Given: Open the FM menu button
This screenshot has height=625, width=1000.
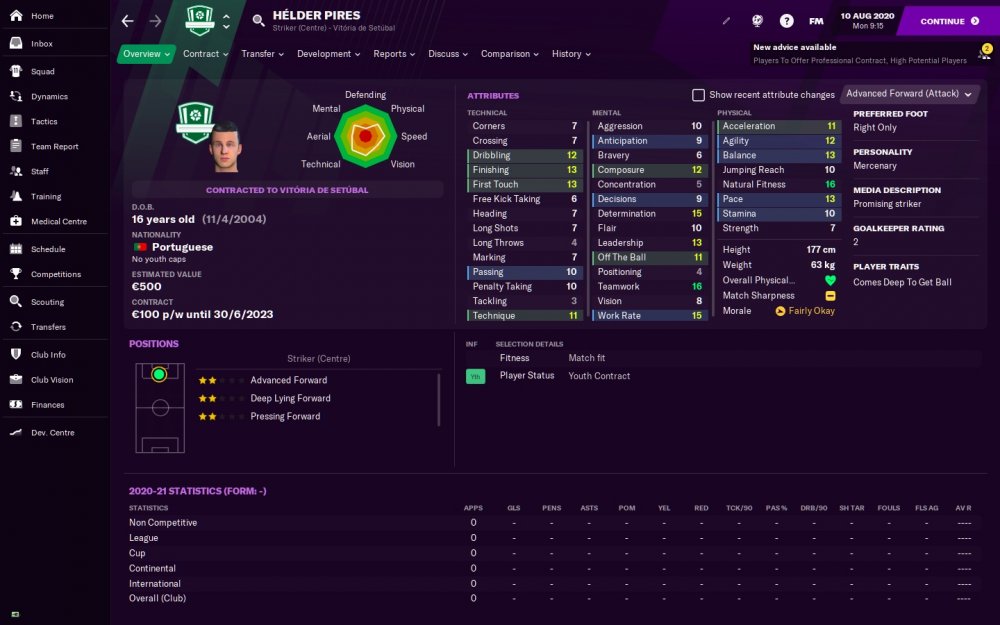Looking at the screenshot, I should pos(816,21).
